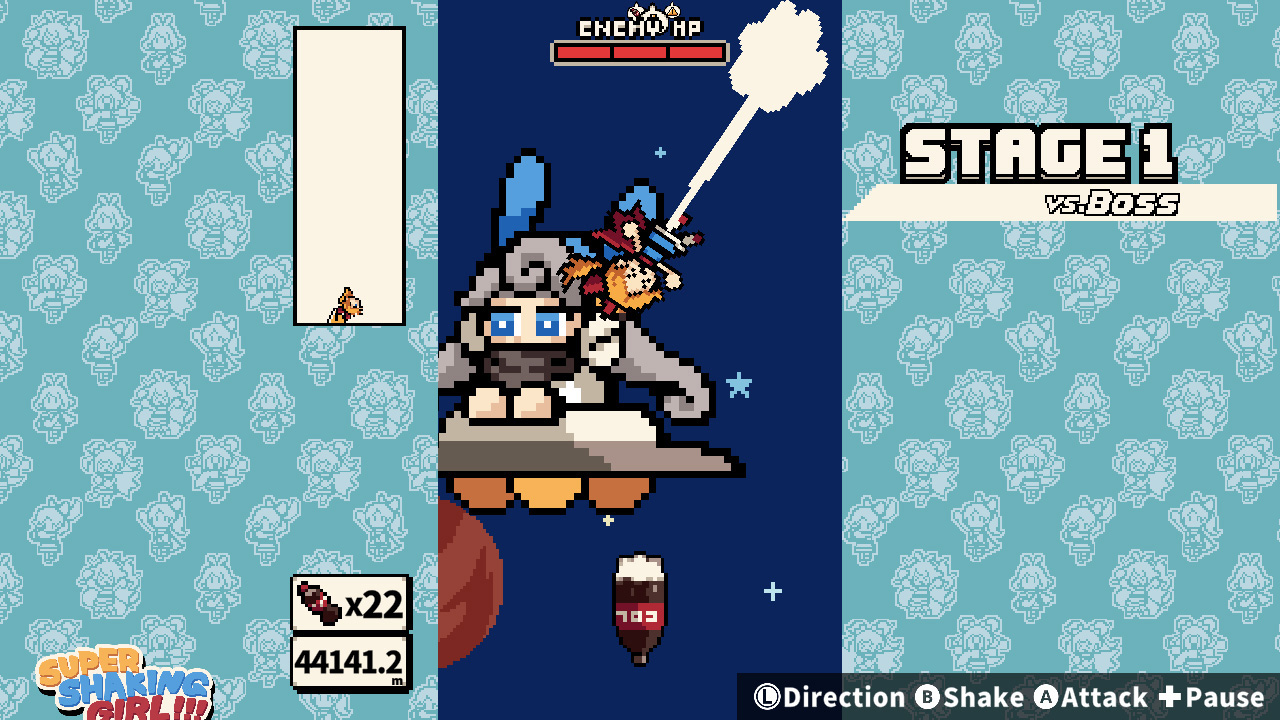The image size is (1280, 720).
Task: Expand the cola count x22 panel
Action: coord(350,604)
